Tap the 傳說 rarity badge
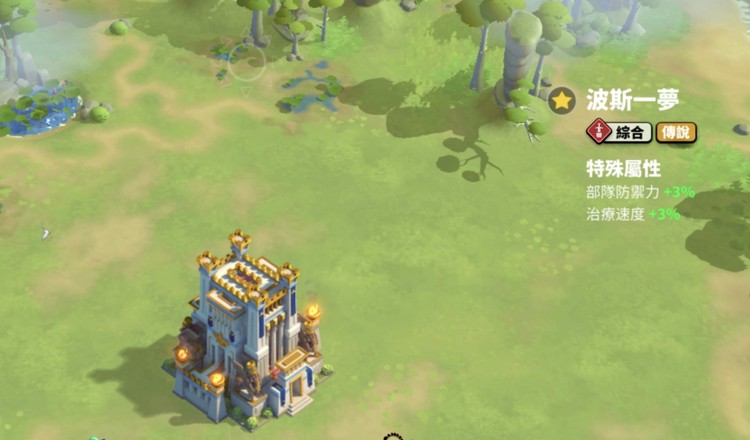Screen dimensions: 750x440 click(x=677, y=132)
